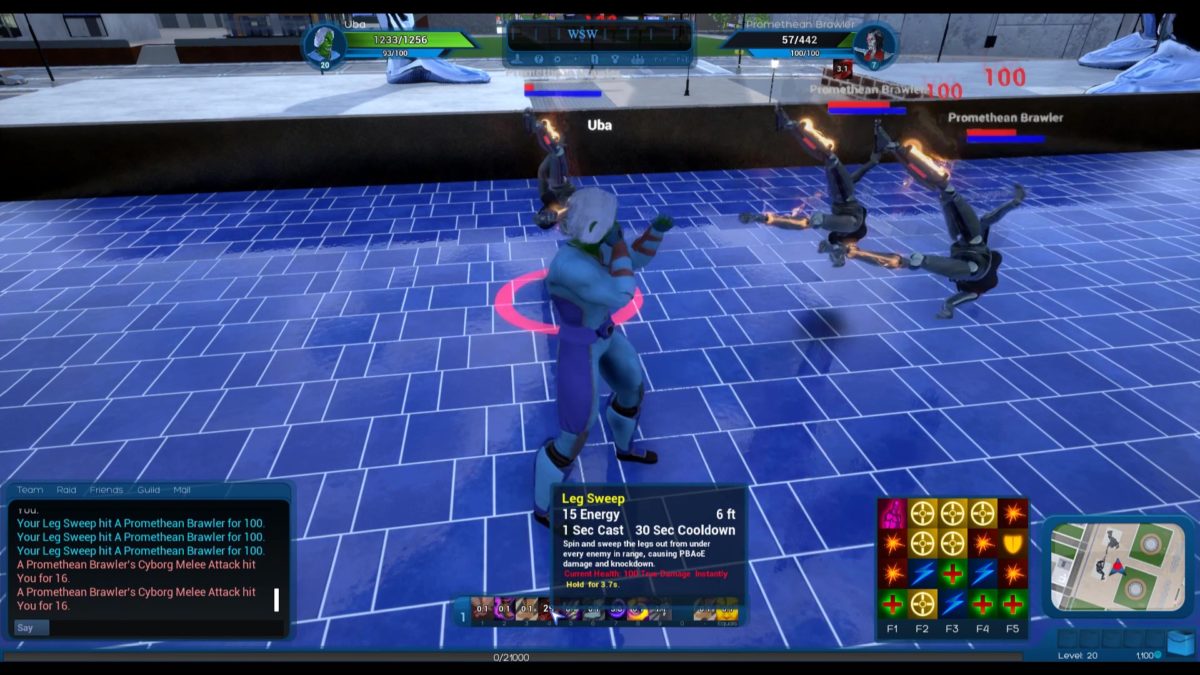
Task: Select the pink fist icon in the grid
Action: [892, 514]
